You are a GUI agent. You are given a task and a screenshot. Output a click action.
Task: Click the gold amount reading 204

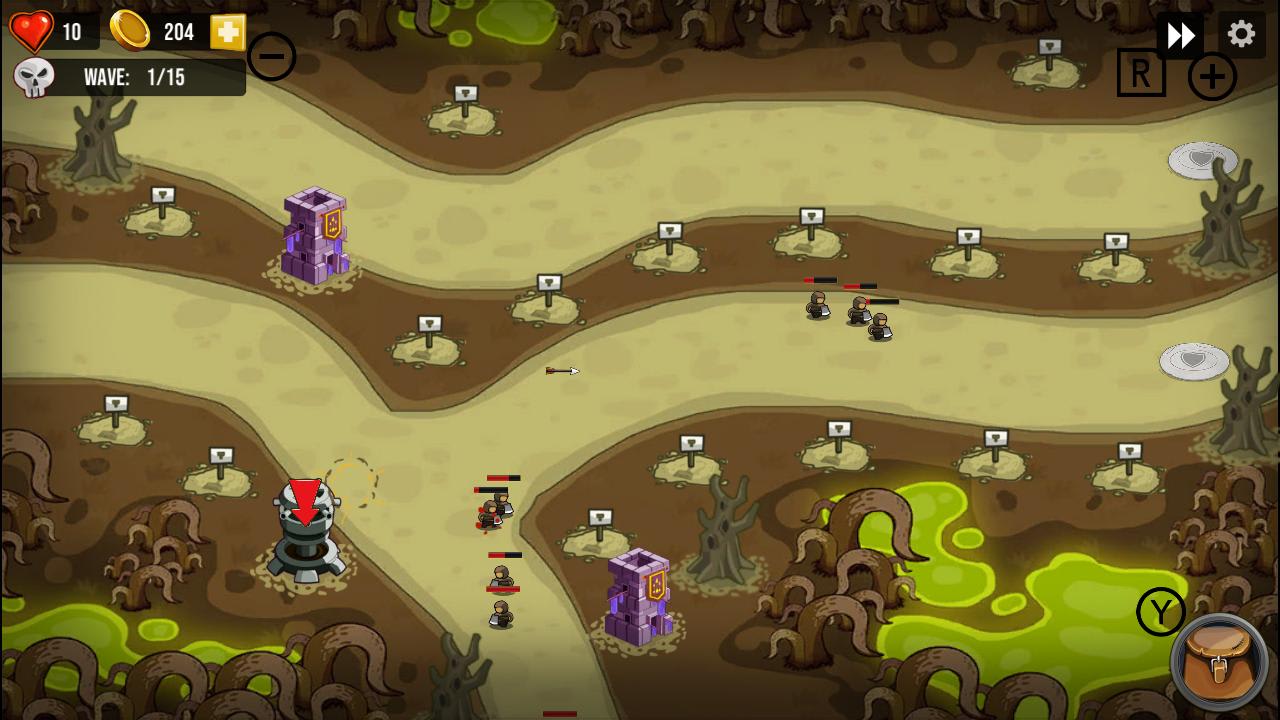click(180, 32)
